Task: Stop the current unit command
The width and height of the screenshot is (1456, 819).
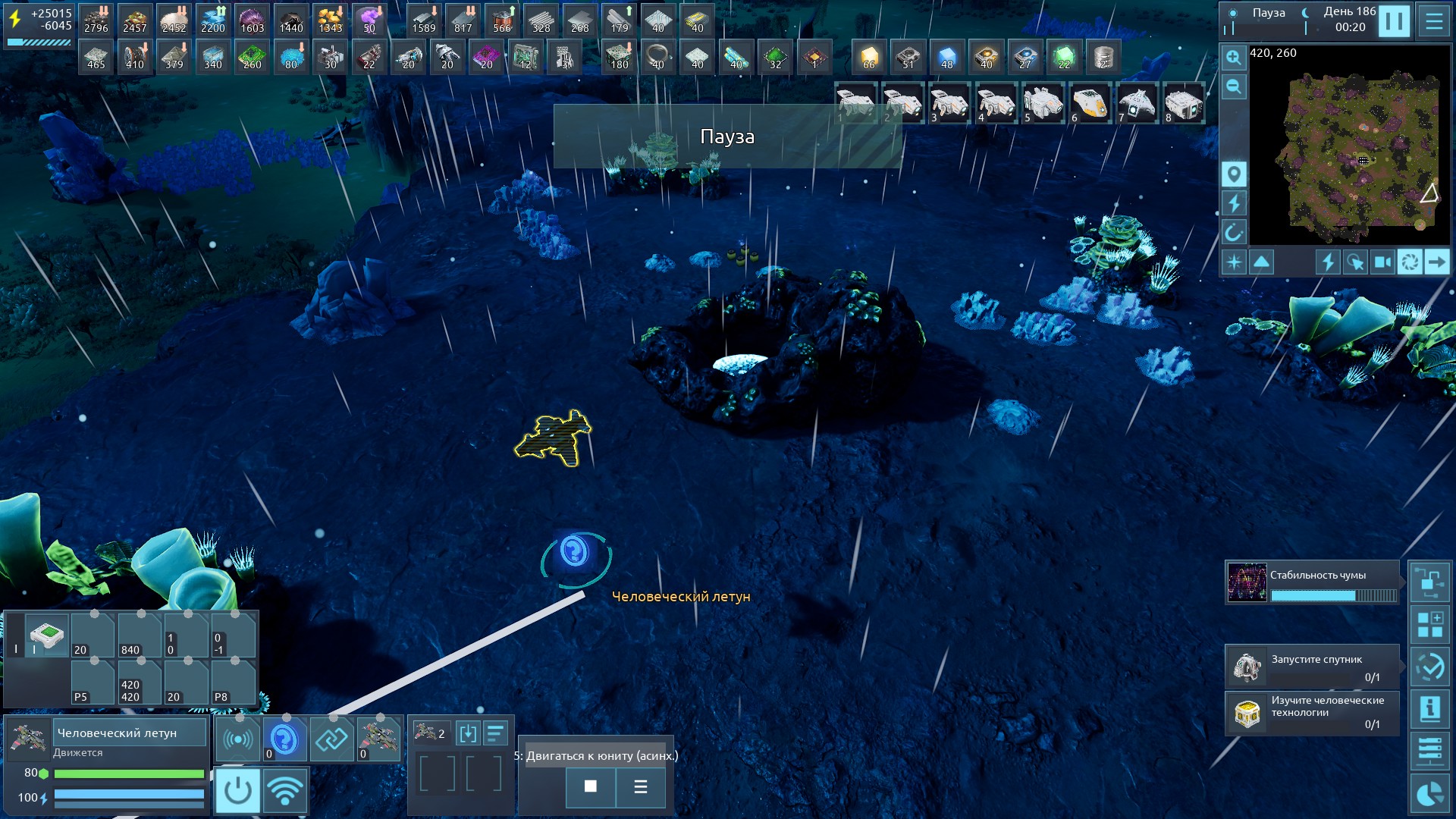Action: point(590,786)
